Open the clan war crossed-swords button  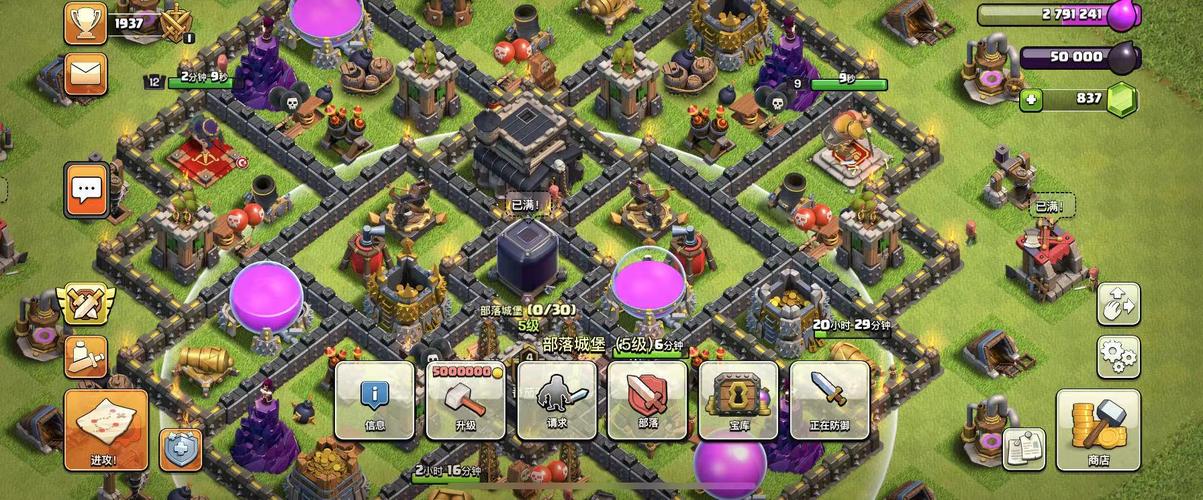86,302
